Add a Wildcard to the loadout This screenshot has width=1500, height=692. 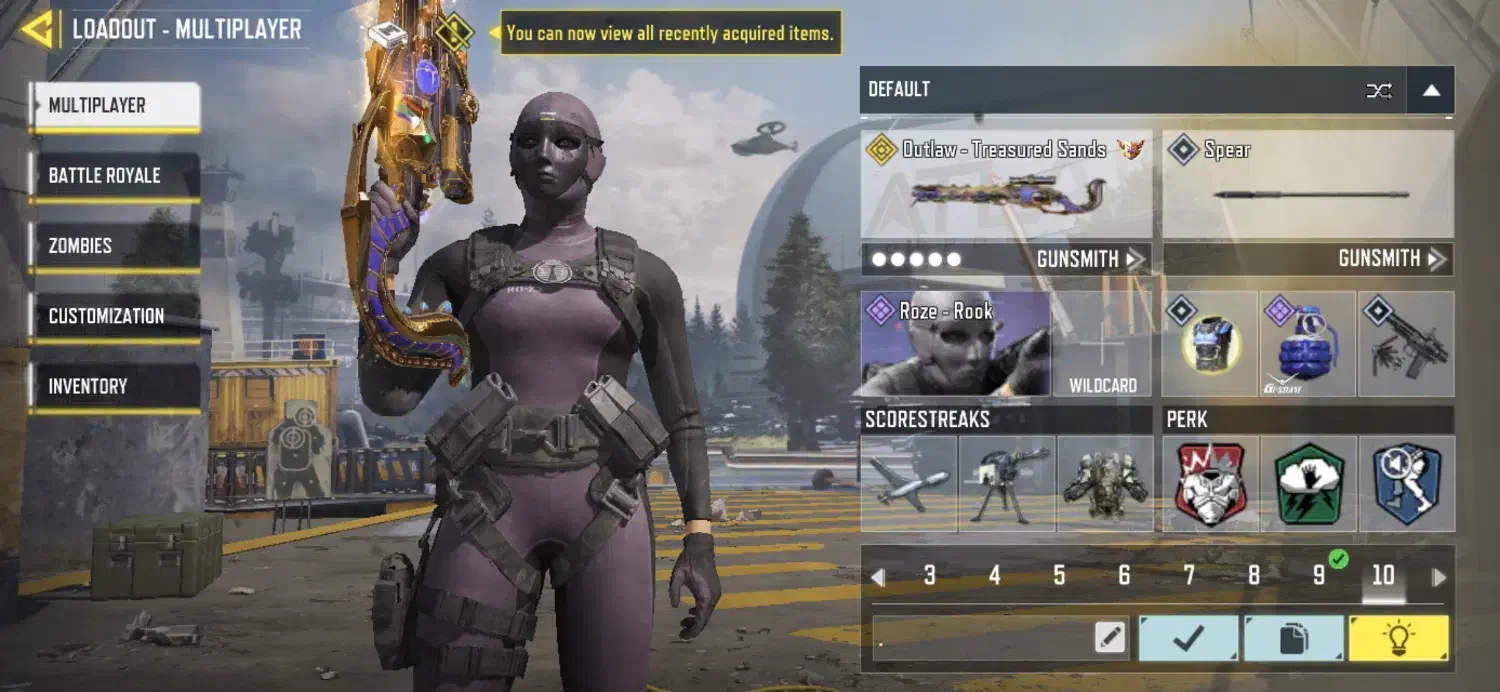(x=1103, y=344)
